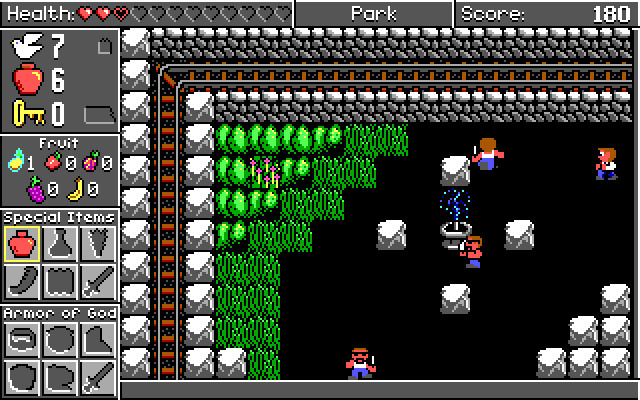Click the empty flask silhouette slot
The height and width of the screenshot is (400, 640).
pyautogui.click(x=60, y=244)
